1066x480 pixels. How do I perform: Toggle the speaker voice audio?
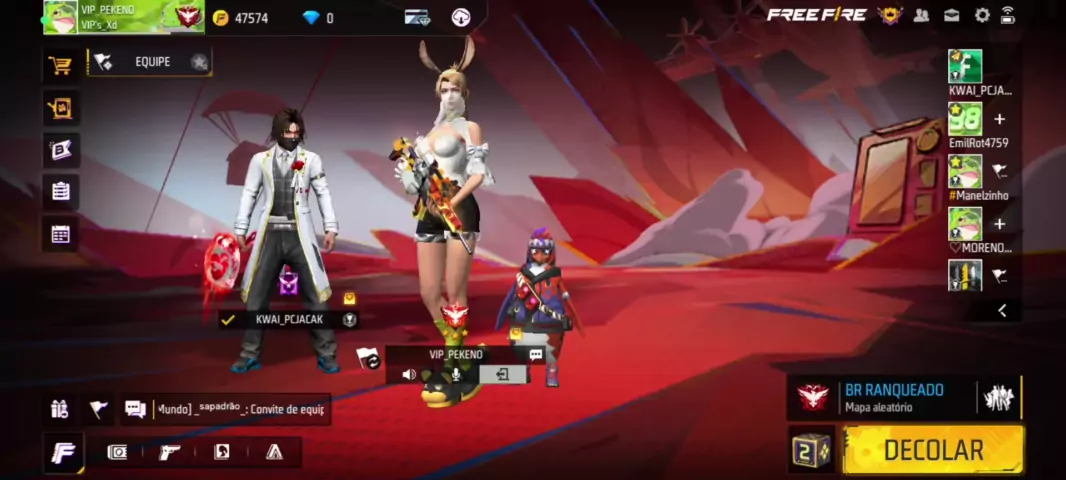[x=409, y=374]
